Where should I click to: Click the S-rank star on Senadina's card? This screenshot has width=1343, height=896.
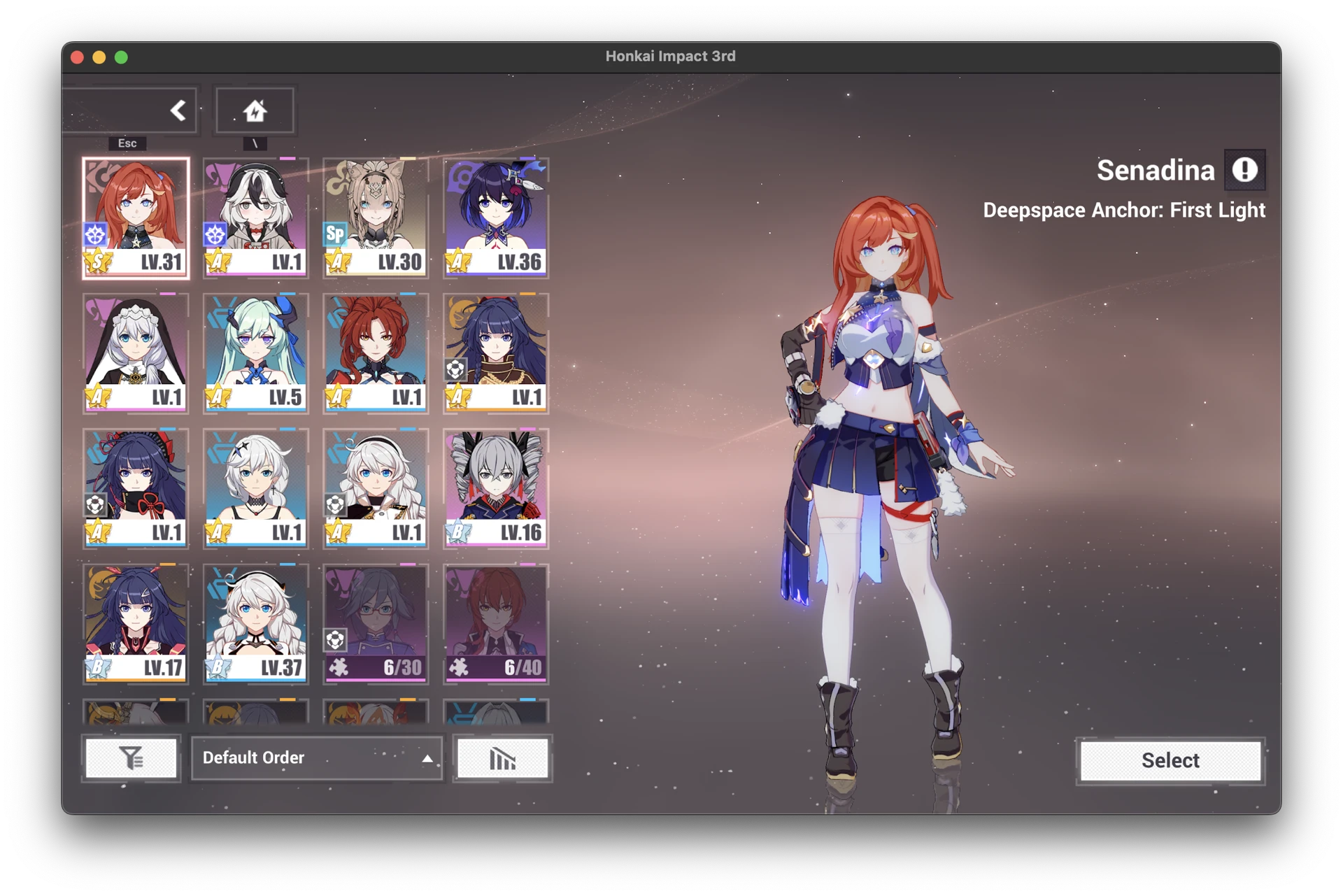click(97, 262)
